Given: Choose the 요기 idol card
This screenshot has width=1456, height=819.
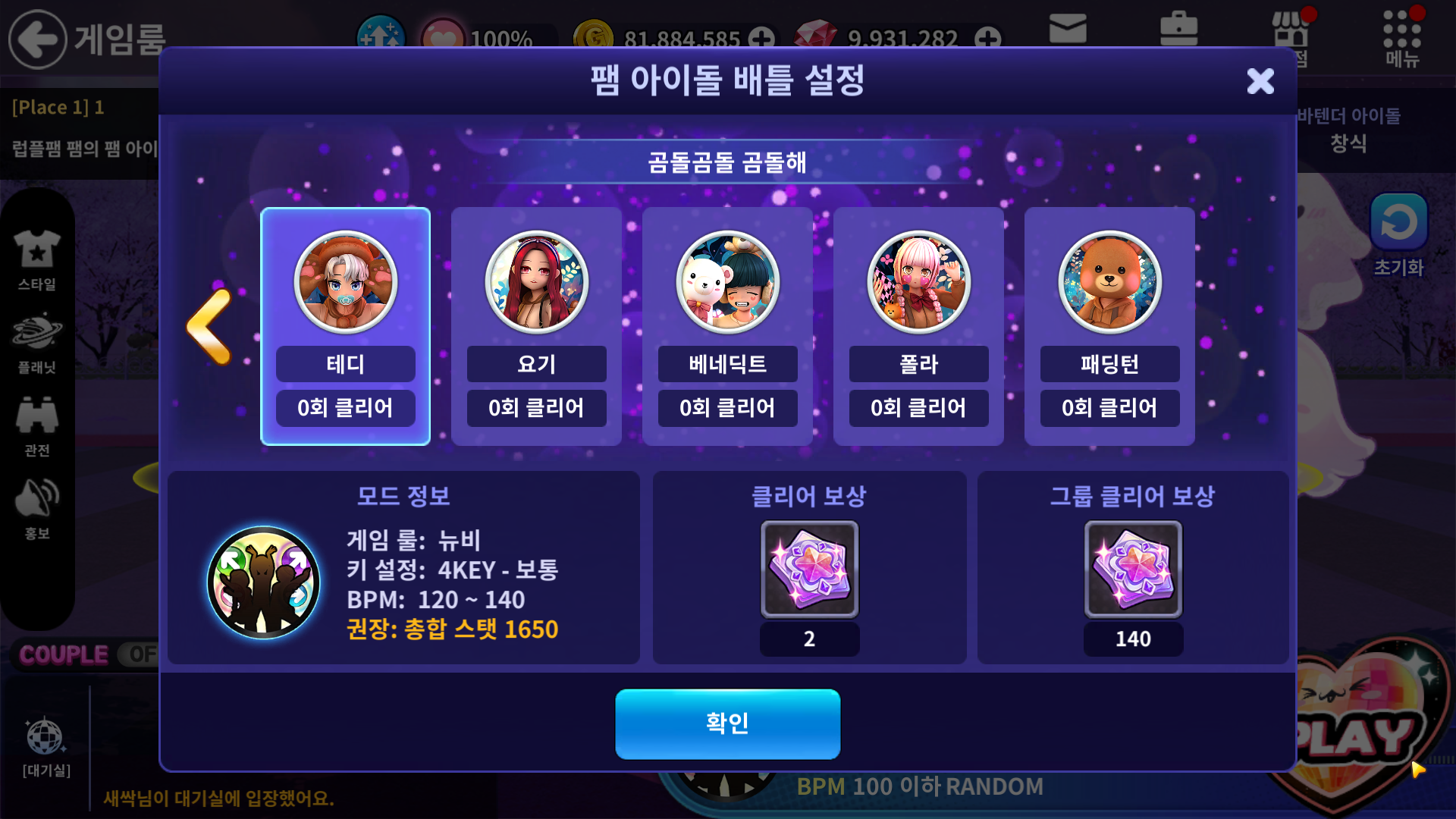Looking at the screenshot, I should 536,326.
